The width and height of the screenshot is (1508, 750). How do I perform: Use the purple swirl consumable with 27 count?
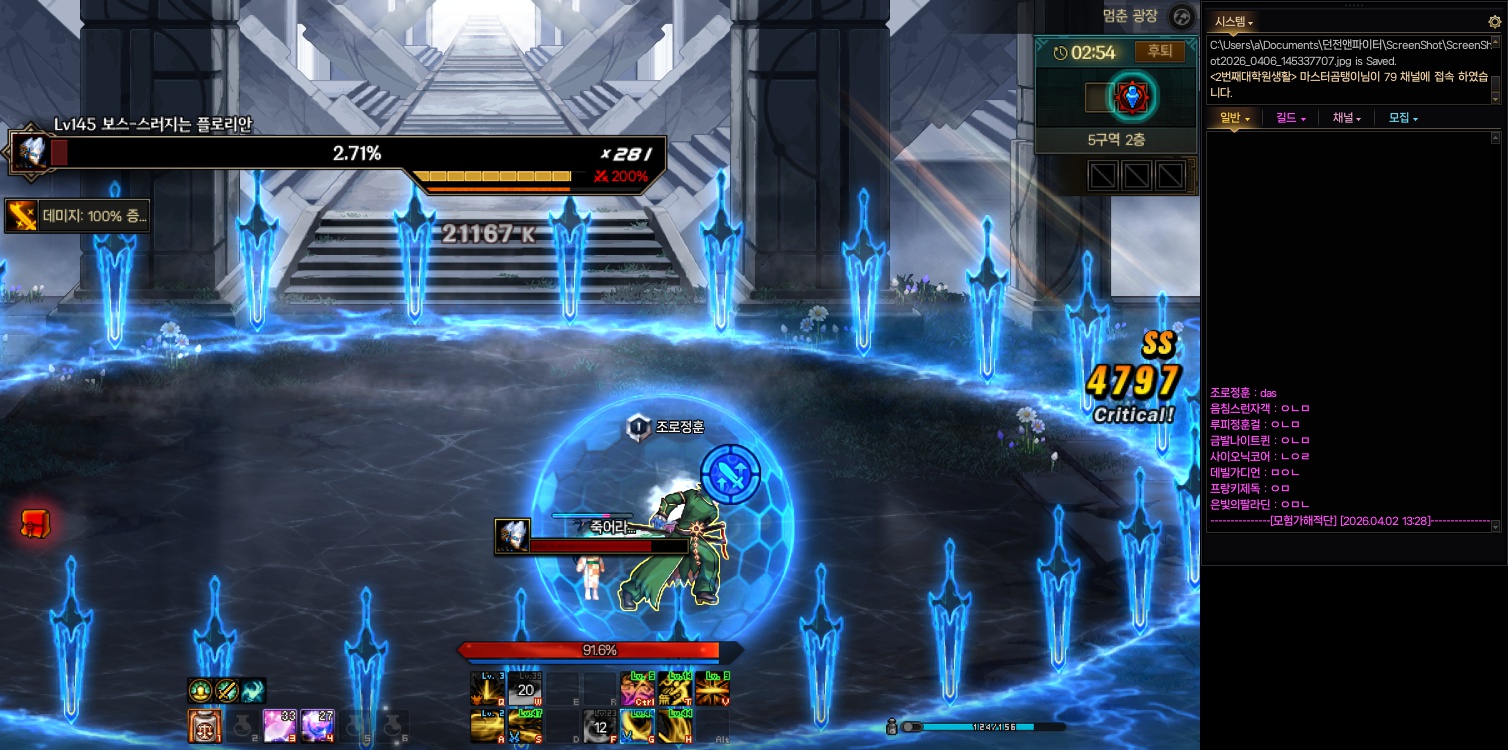tap(317, 726)
